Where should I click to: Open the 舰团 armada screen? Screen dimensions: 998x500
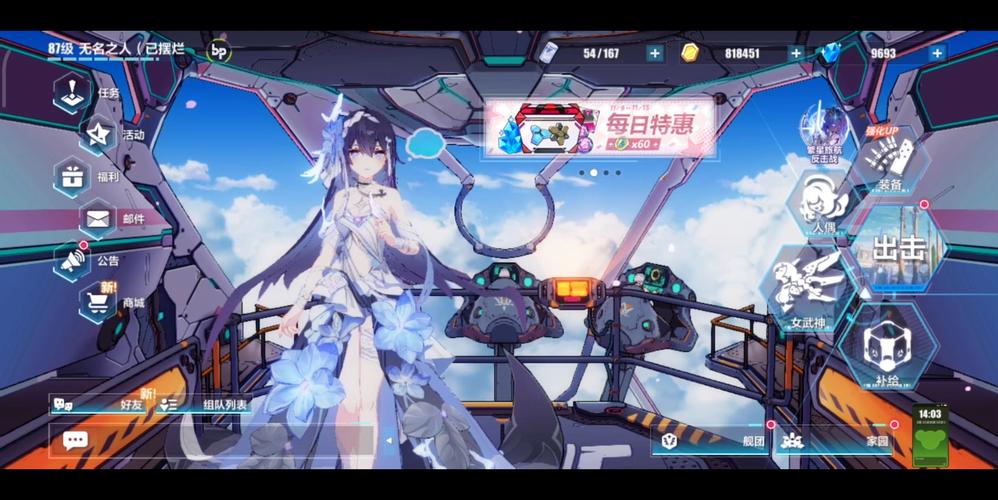pos(710,439)
